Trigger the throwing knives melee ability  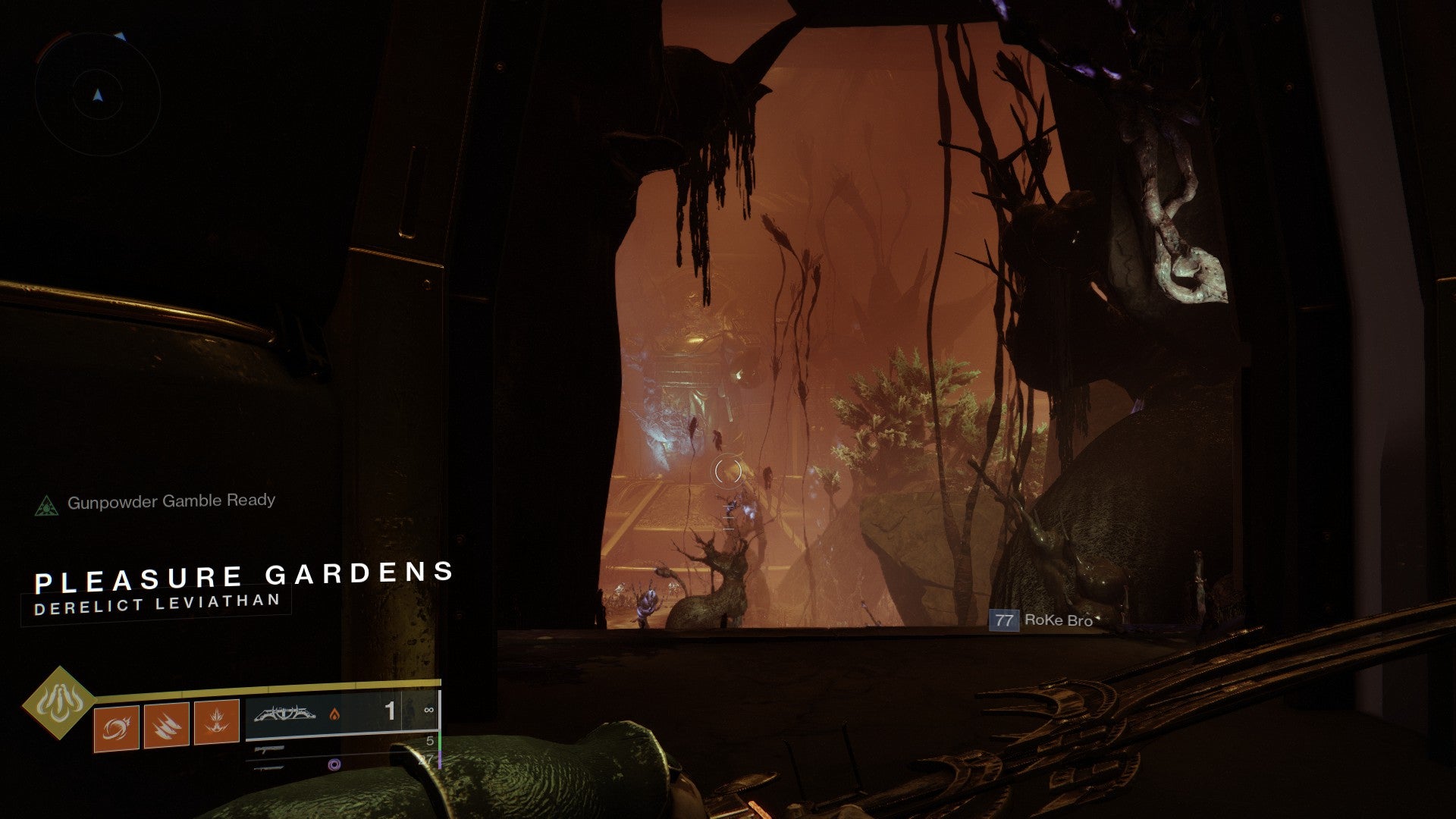click(166, 725)
